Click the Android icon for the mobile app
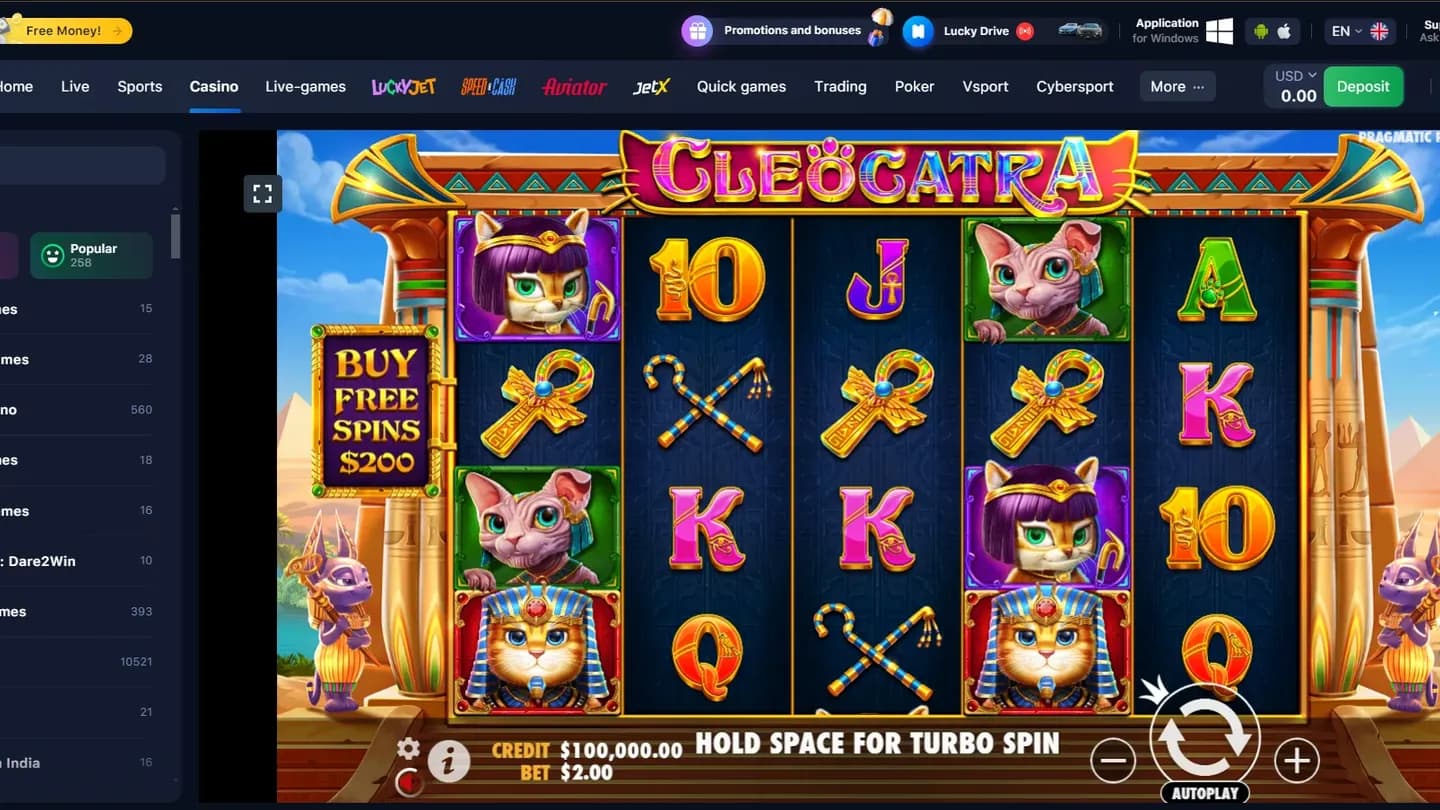Image resolution: width=1440 pixels, height=810 pixels. [1260, 31]
